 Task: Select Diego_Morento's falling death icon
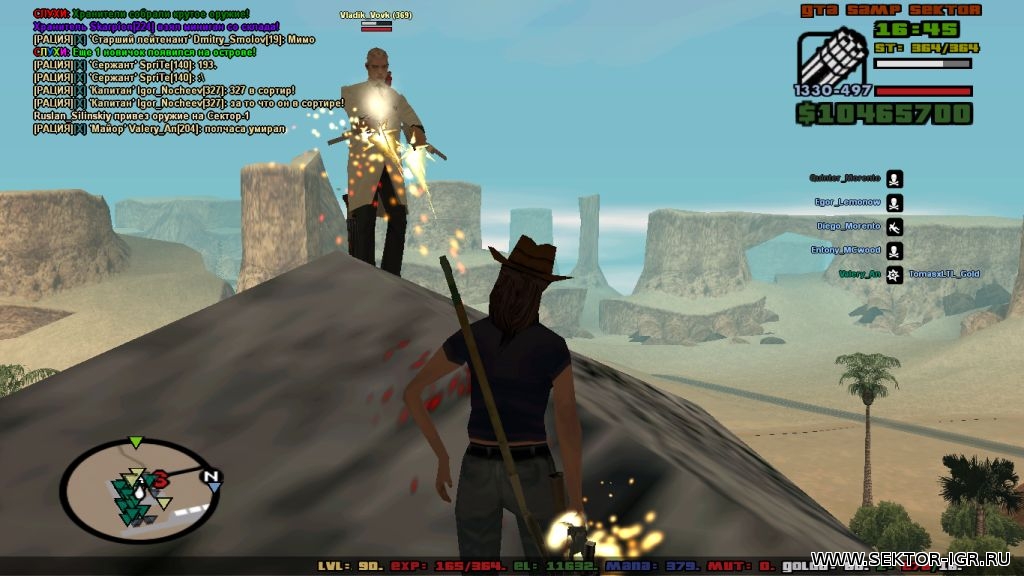pyautogui.click(x=894, y=227)
